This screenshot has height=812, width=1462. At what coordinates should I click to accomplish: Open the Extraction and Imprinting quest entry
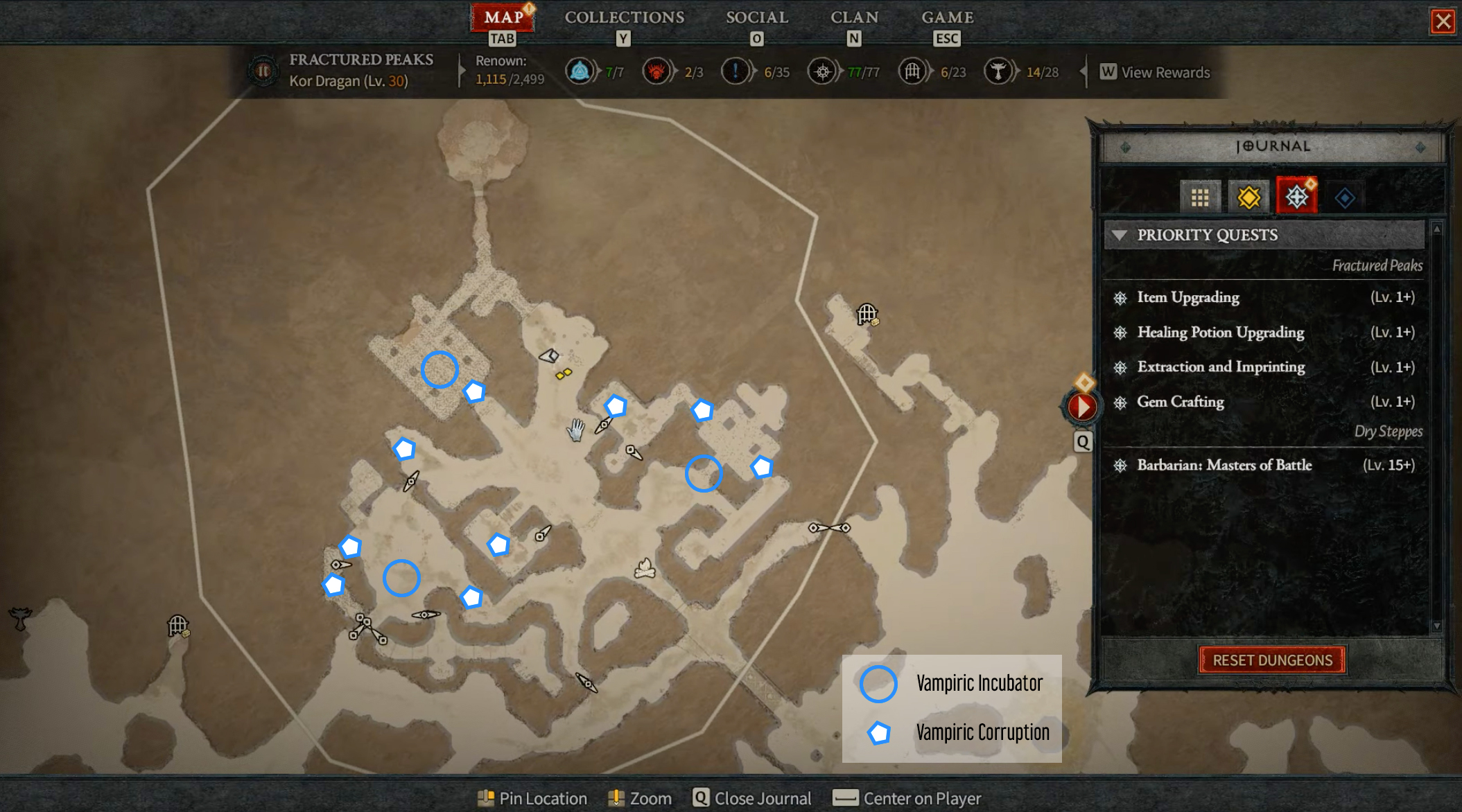coord(1221,367)
